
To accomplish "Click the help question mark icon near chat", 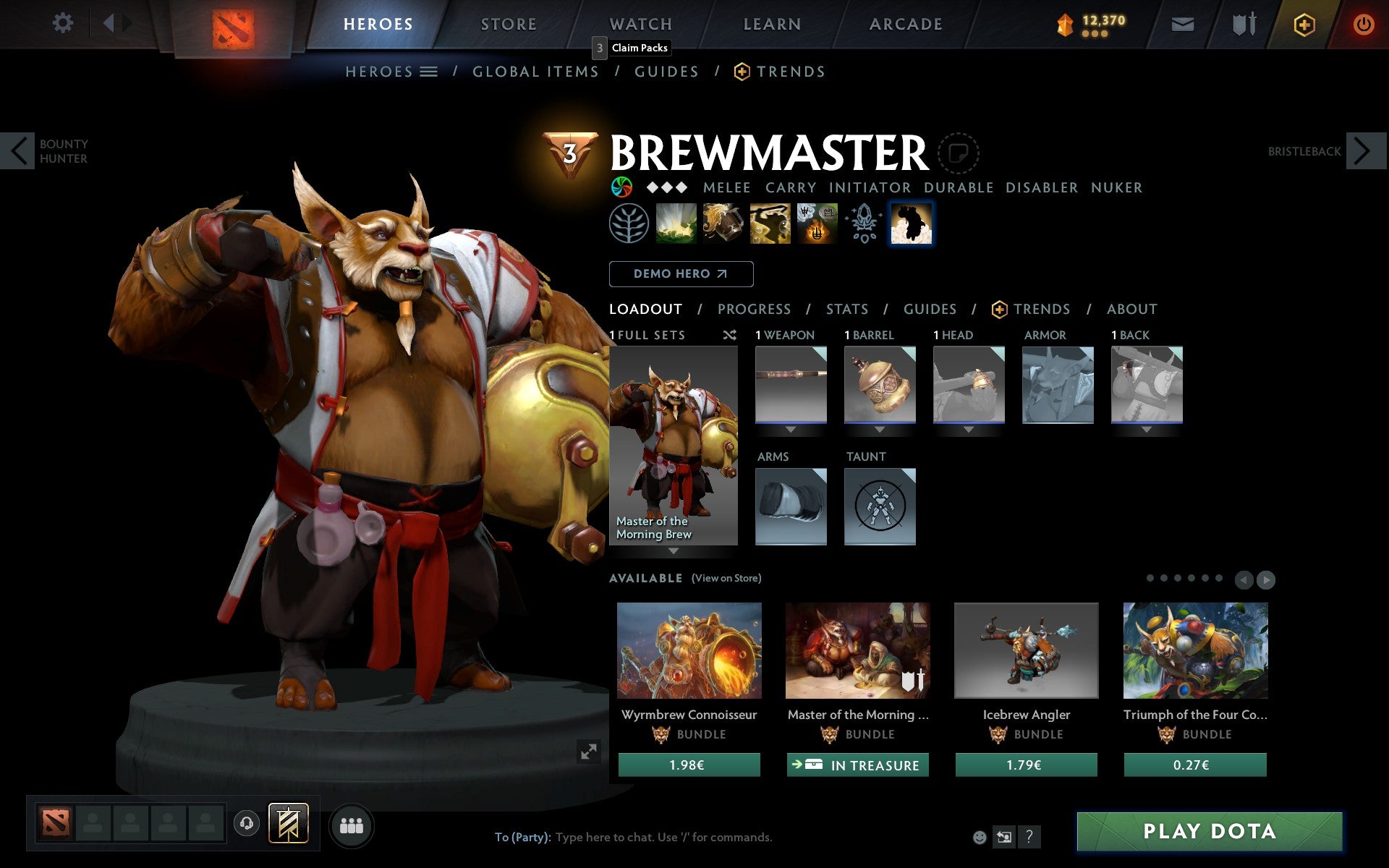I will coord(1028,838).
